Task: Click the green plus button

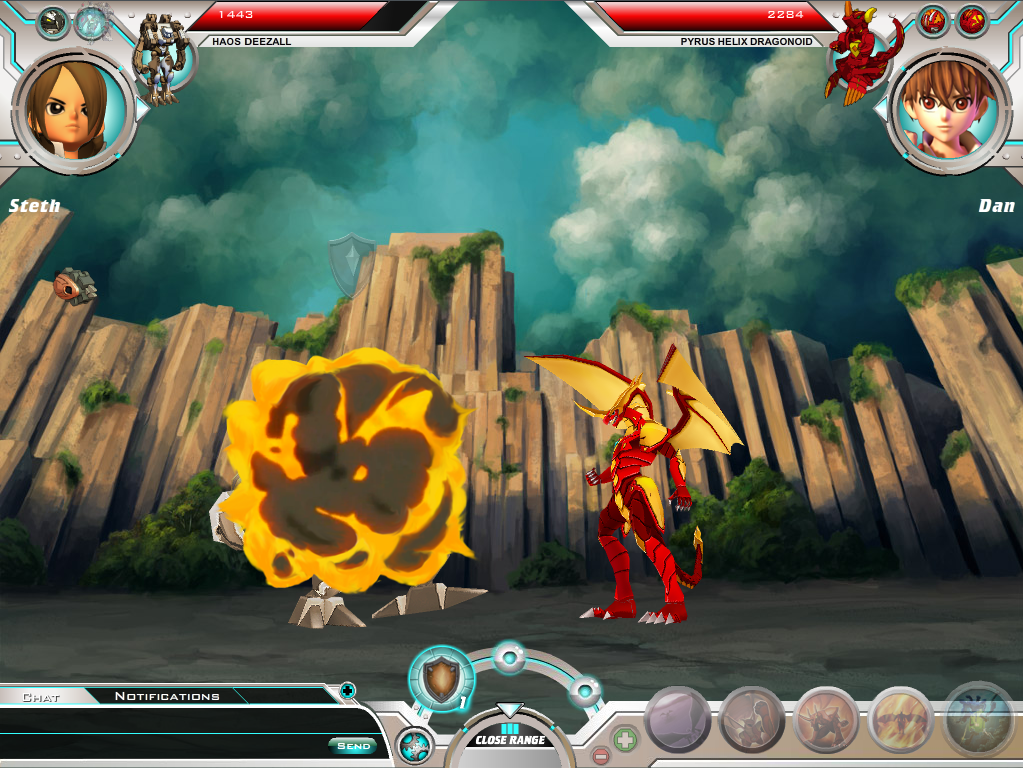Action: tap(625, 741)
